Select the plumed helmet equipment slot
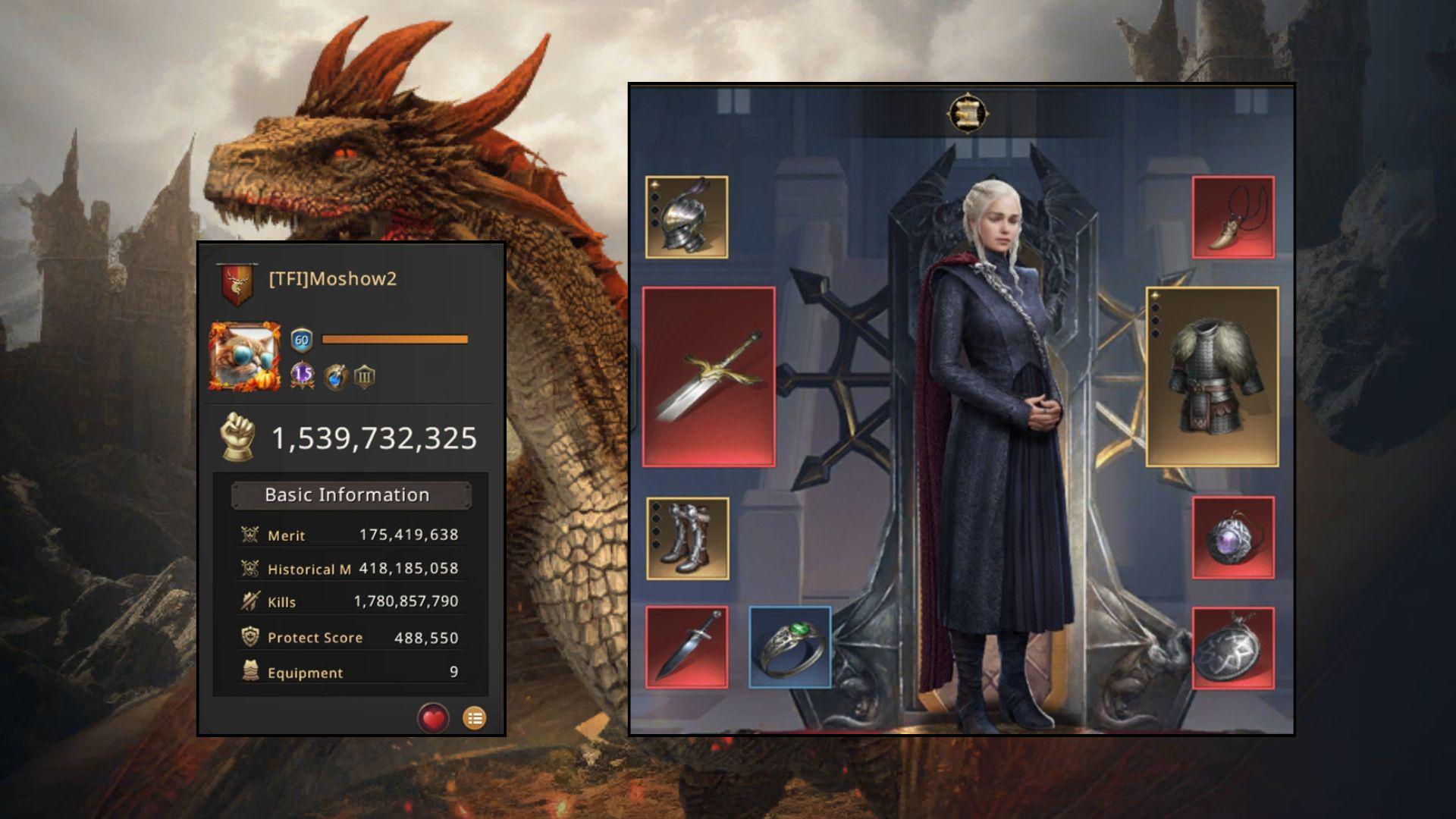 686,217
